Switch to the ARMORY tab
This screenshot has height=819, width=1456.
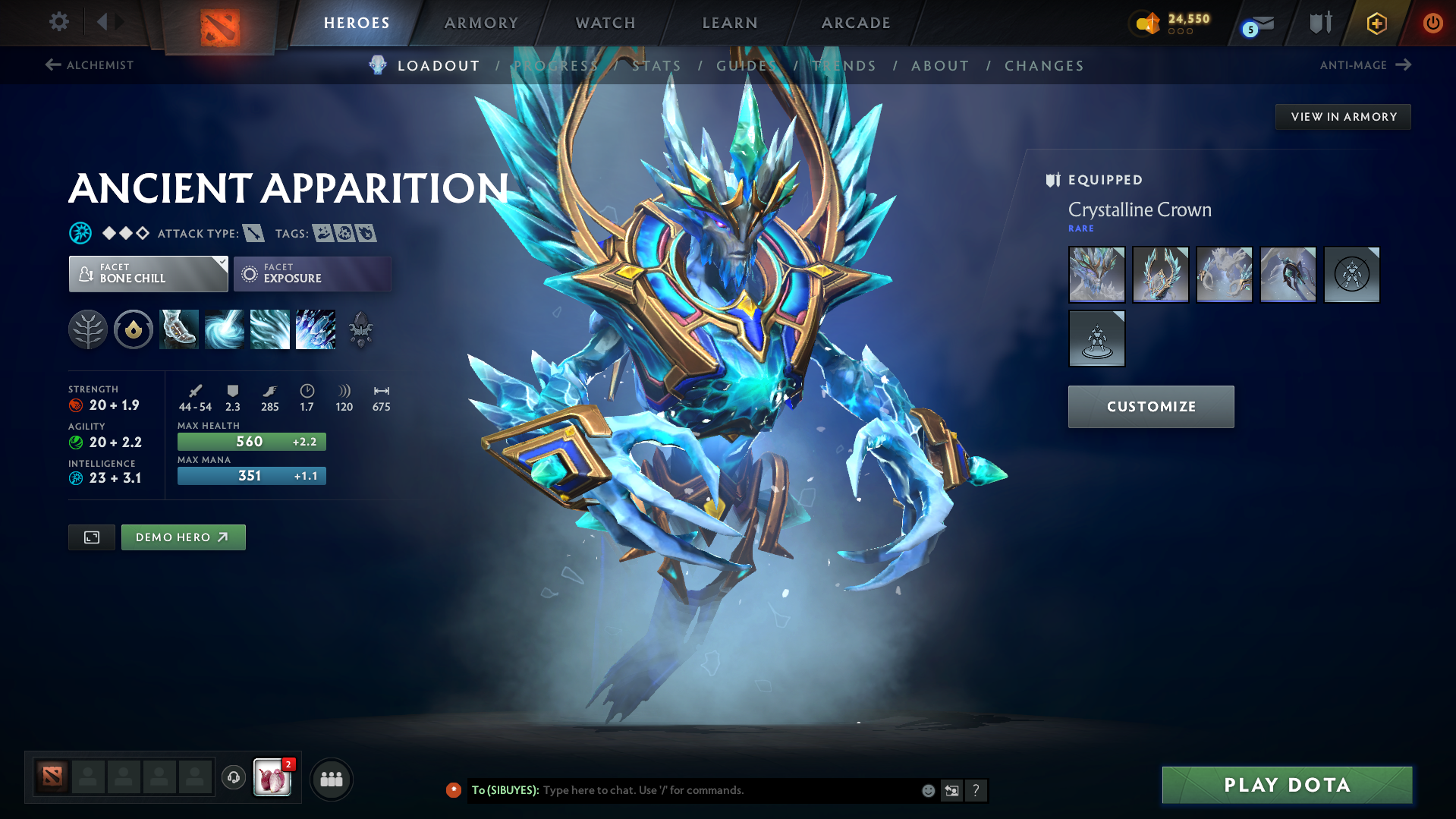coord(481,23)
